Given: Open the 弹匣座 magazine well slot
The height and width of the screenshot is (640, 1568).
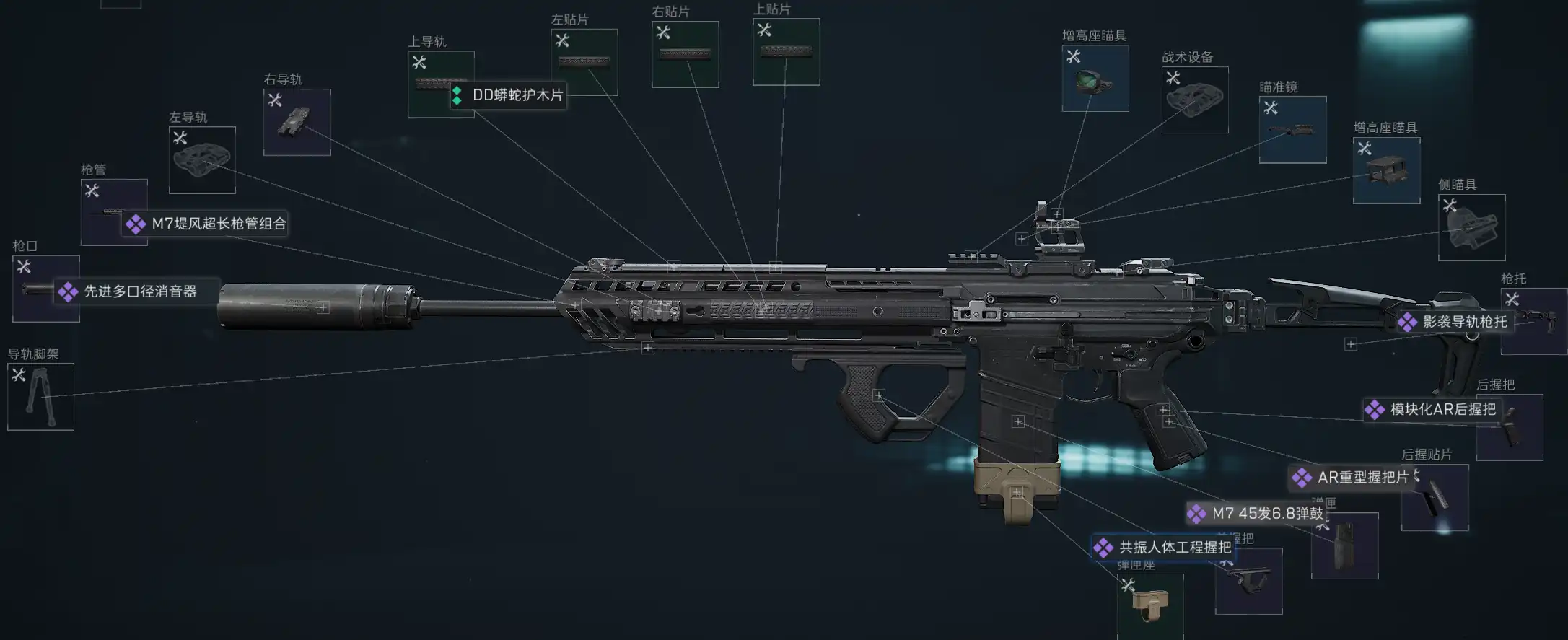Looking at the screenshot, I should click(1150, 605).
